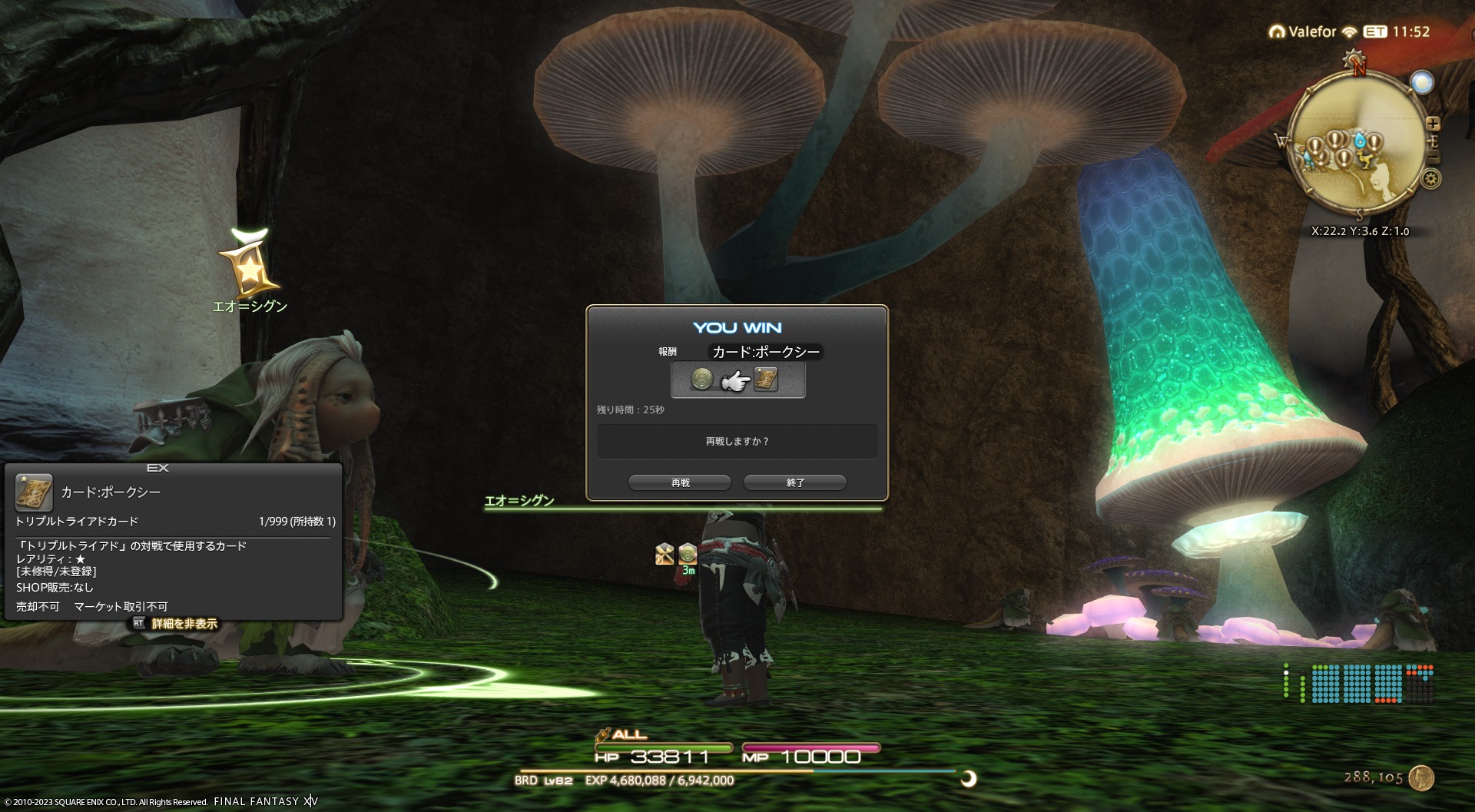Click the weather indicator beside the minimap

[x=1422, y=82]
